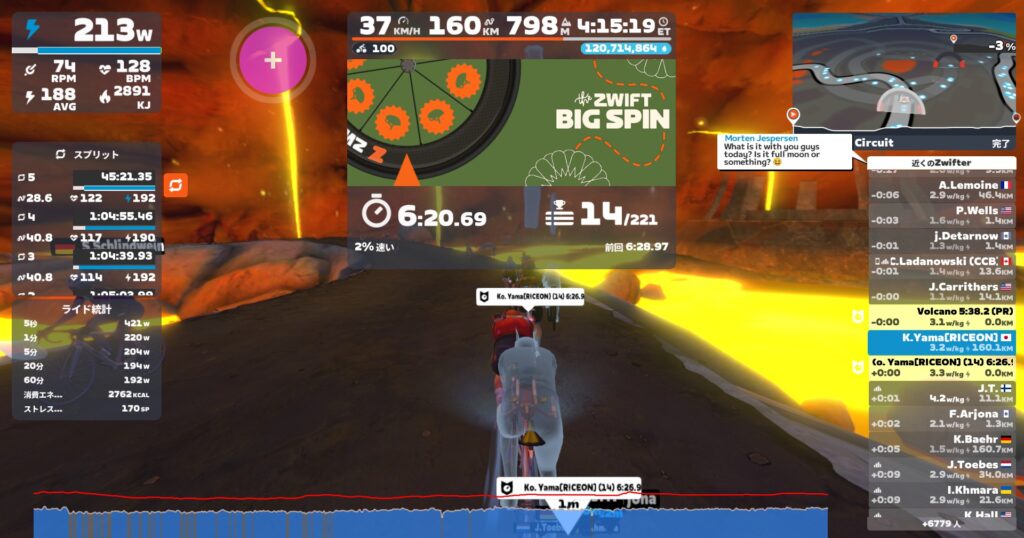Select P.Wells in the nearby riders list

point(940,215)
